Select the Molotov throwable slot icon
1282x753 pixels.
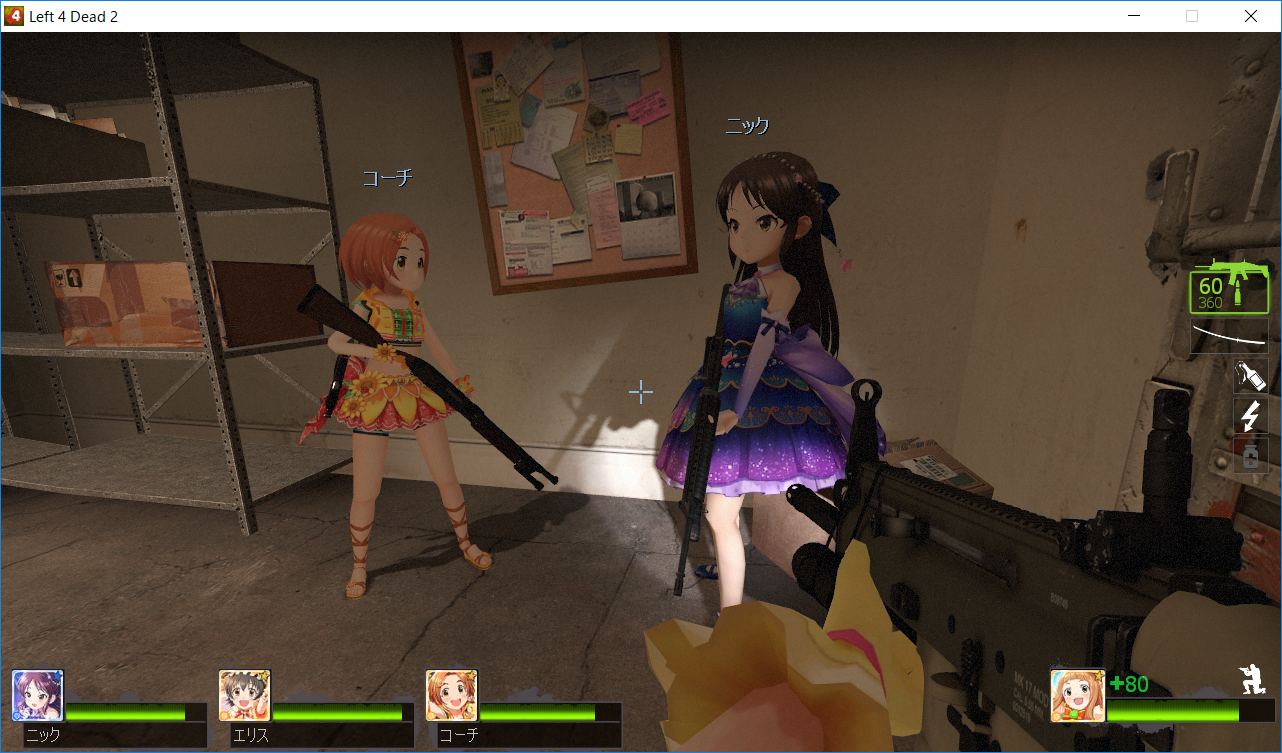[x=1250, y=375]
